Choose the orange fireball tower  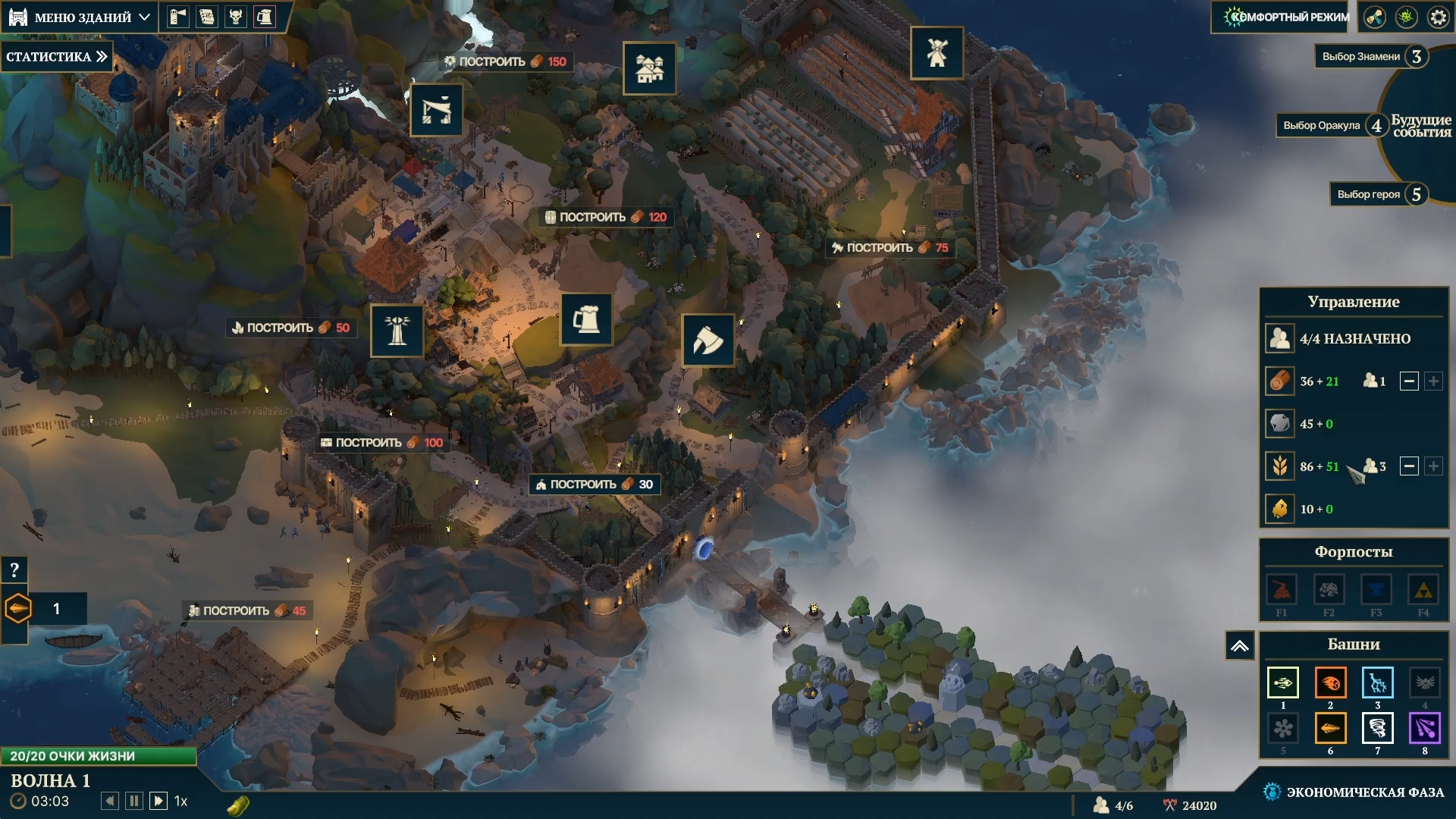coord(1330,682)
